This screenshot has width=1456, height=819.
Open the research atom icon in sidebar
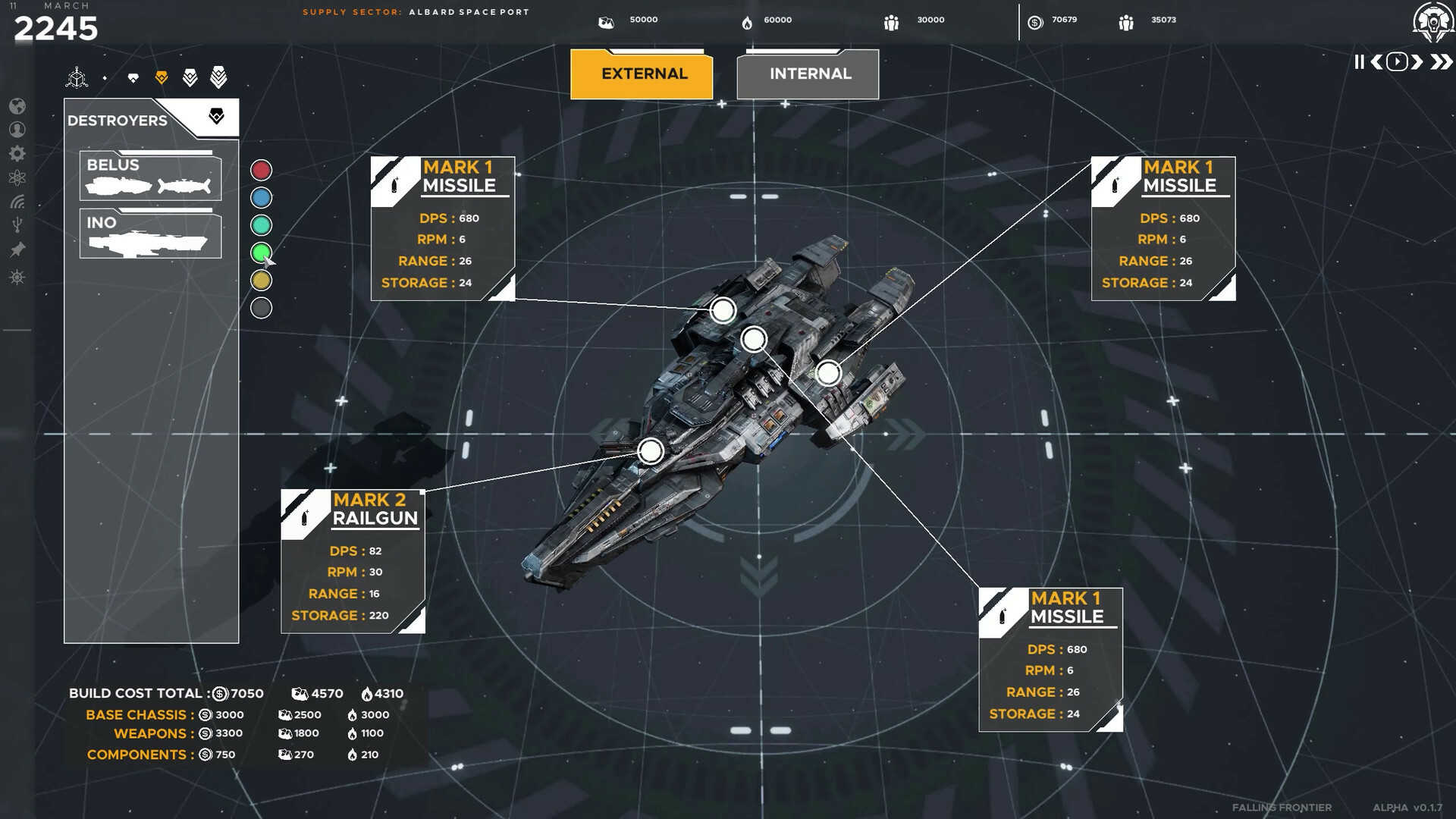click(x=17, y=177)
